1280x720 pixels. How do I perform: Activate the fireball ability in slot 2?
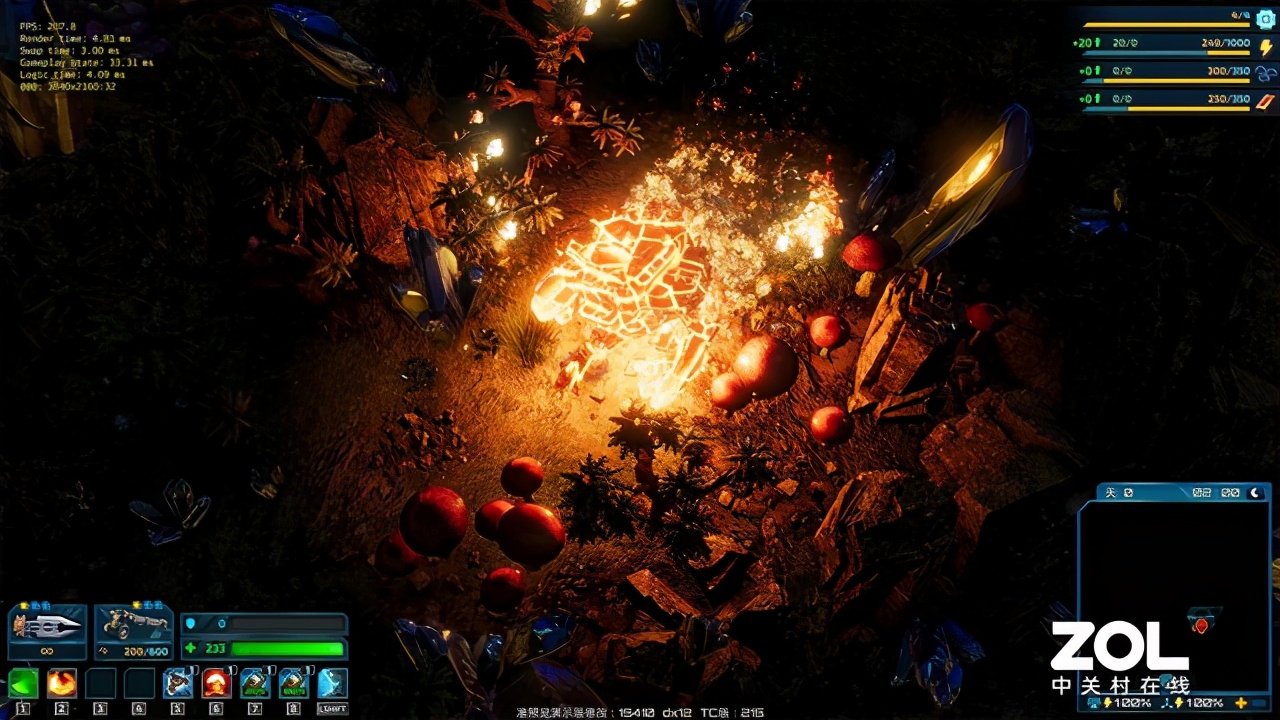click(62, 683)
